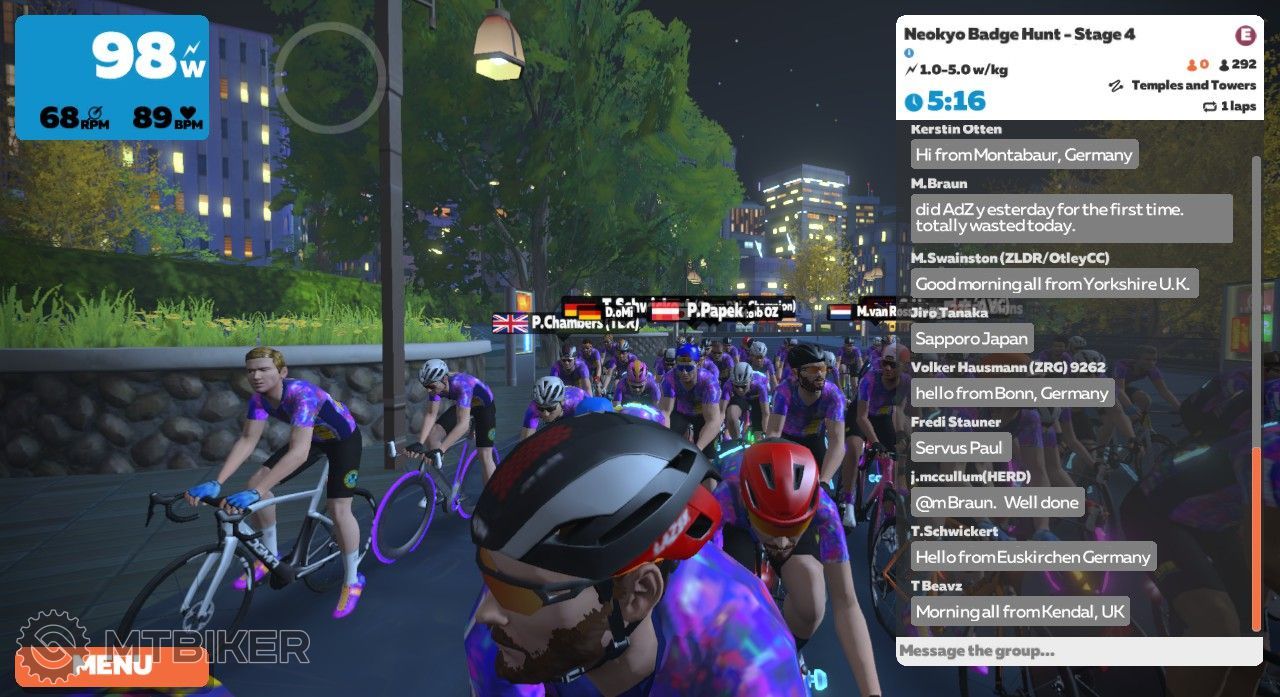The width and height of the screenshot is (1280, 697).
Task: Click the empty power-up ring
Action: point(330,75)
